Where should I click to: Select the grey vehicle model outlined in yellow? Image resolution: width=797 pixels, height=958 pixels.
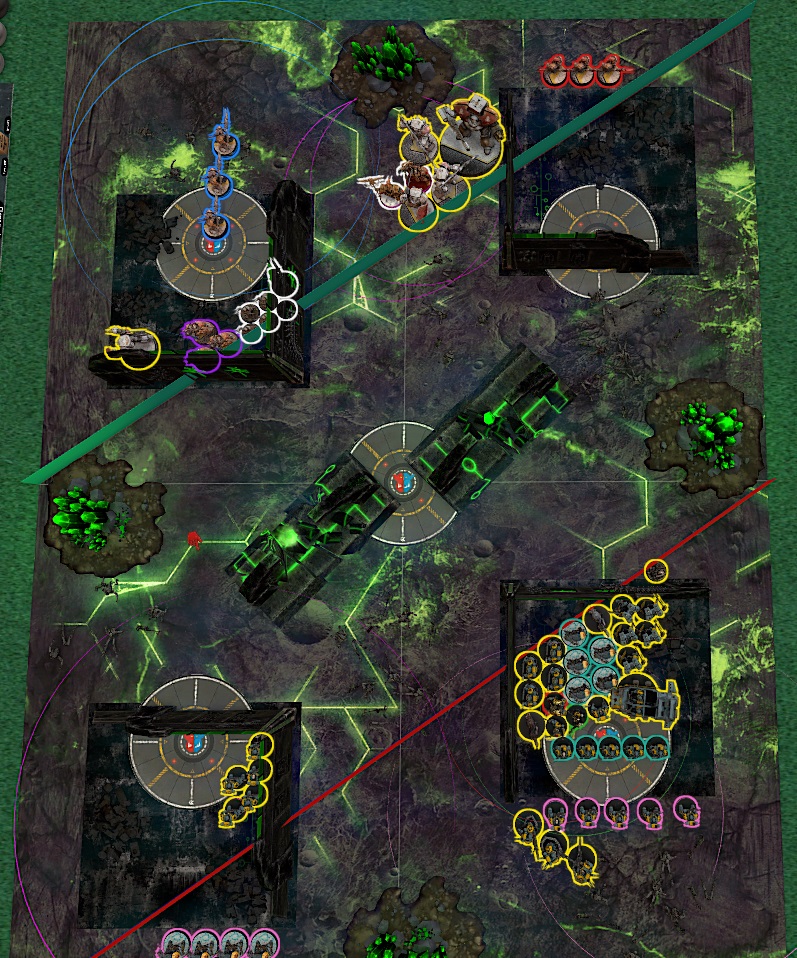tap(645, 699)
